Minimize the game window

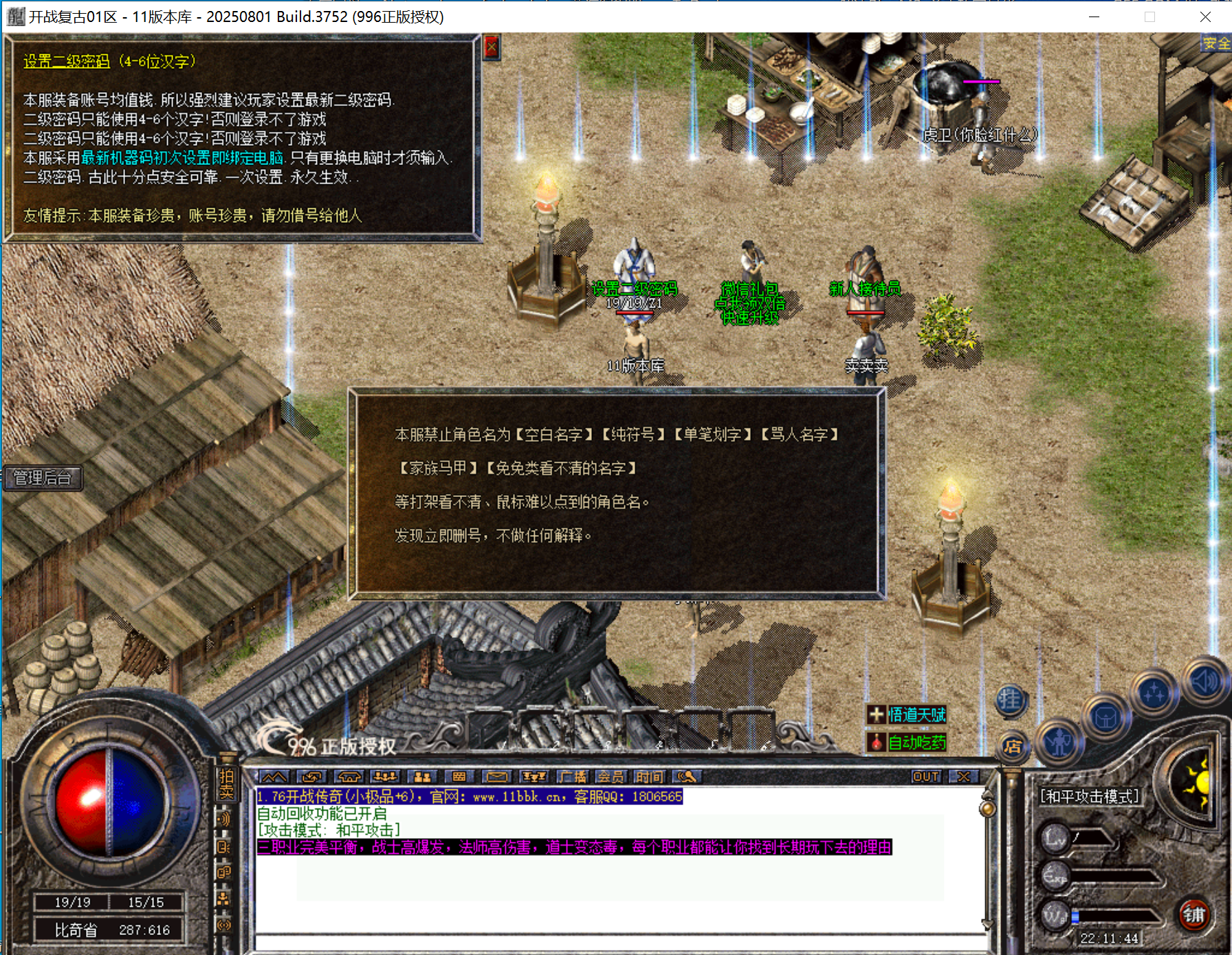[x=1094, y=17]
